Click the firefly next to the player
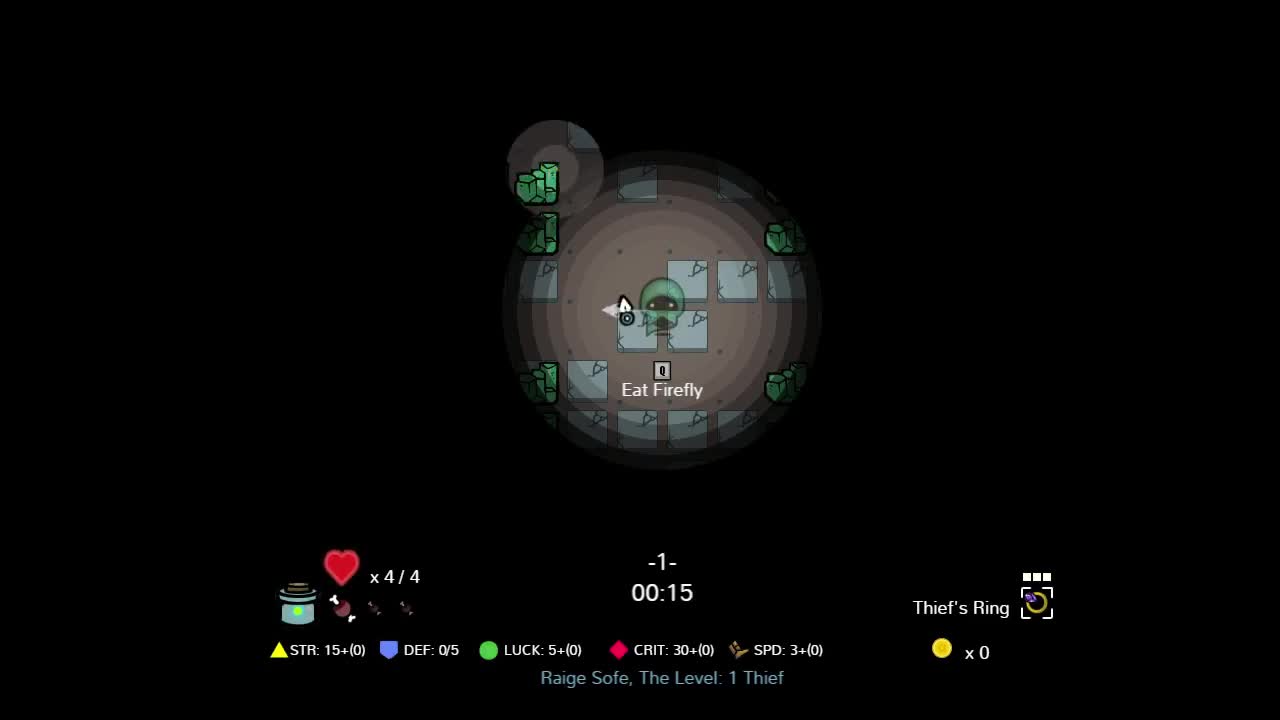 pyautogui.click(x=626, y=317)
